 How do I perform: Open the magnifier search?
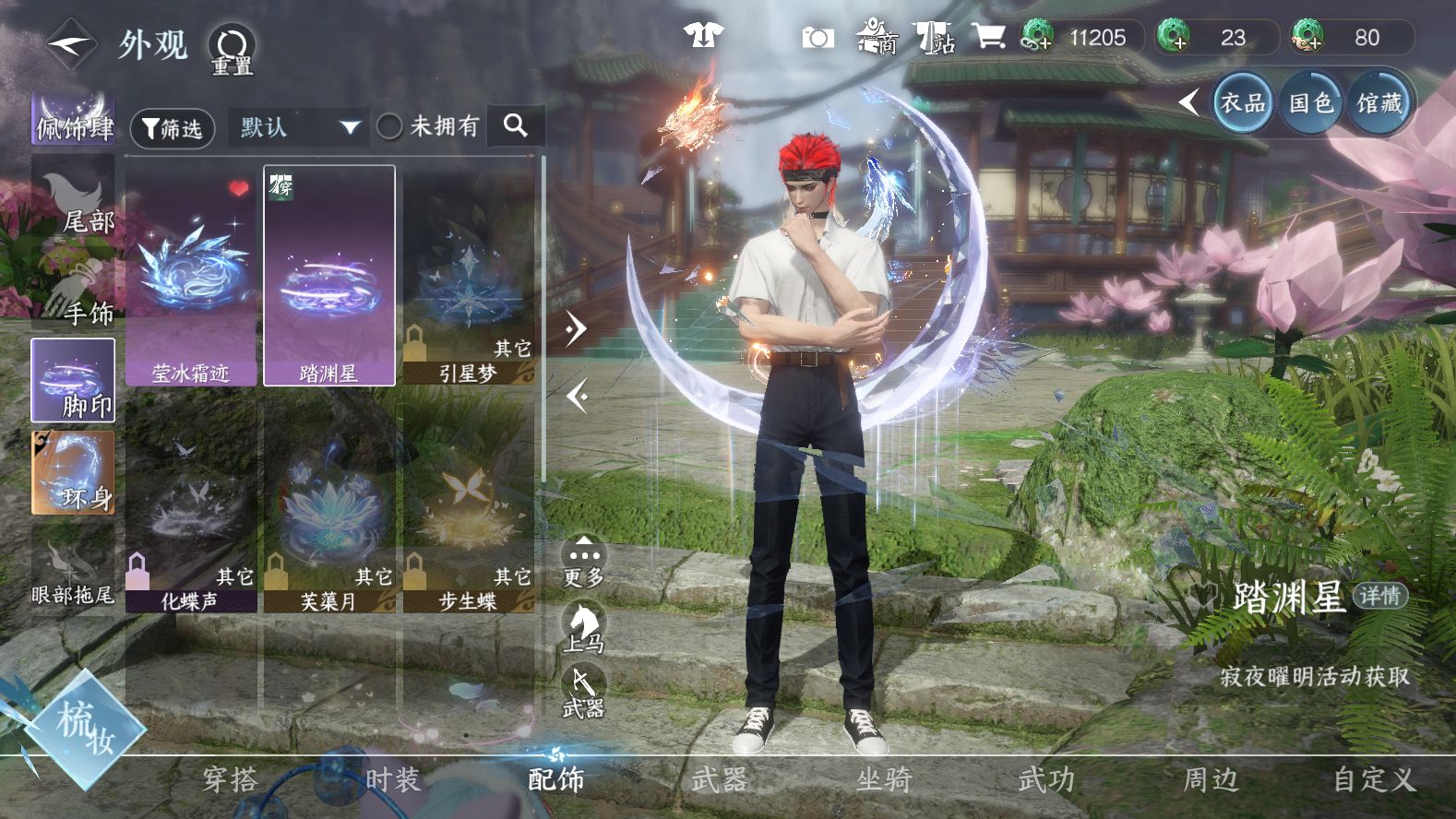click(516, 126)
